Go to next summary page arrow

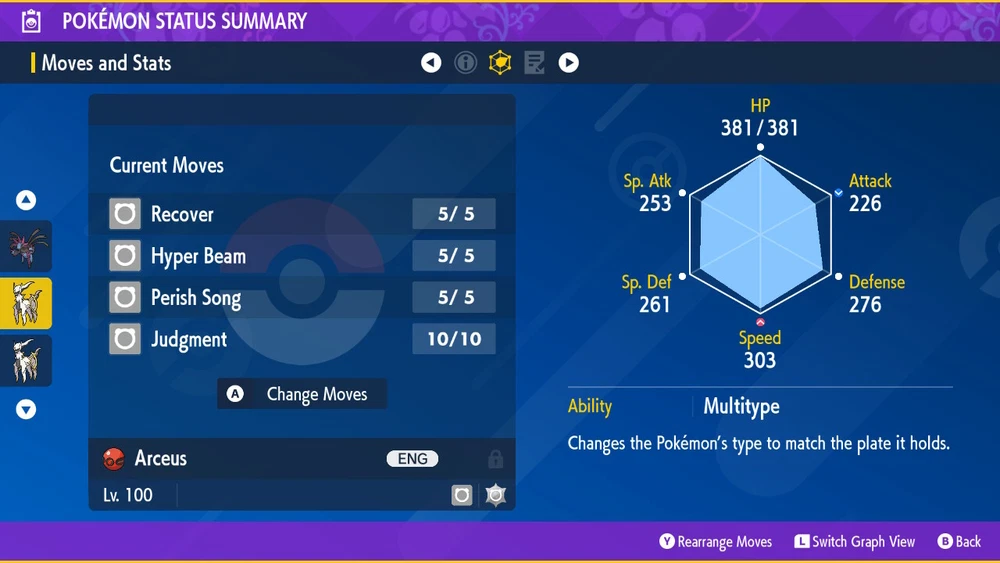point(568,63)
